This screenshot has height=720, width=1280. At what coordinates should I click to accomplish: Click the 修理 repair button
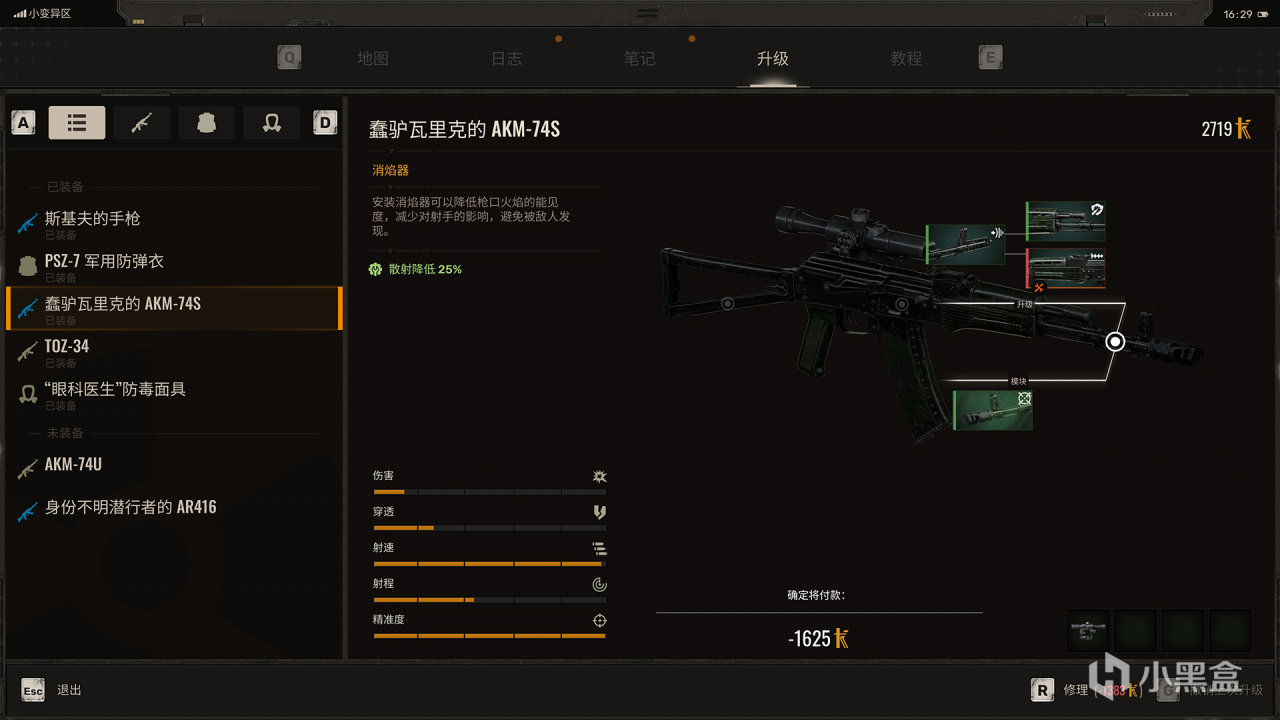tap(1074, 690)
